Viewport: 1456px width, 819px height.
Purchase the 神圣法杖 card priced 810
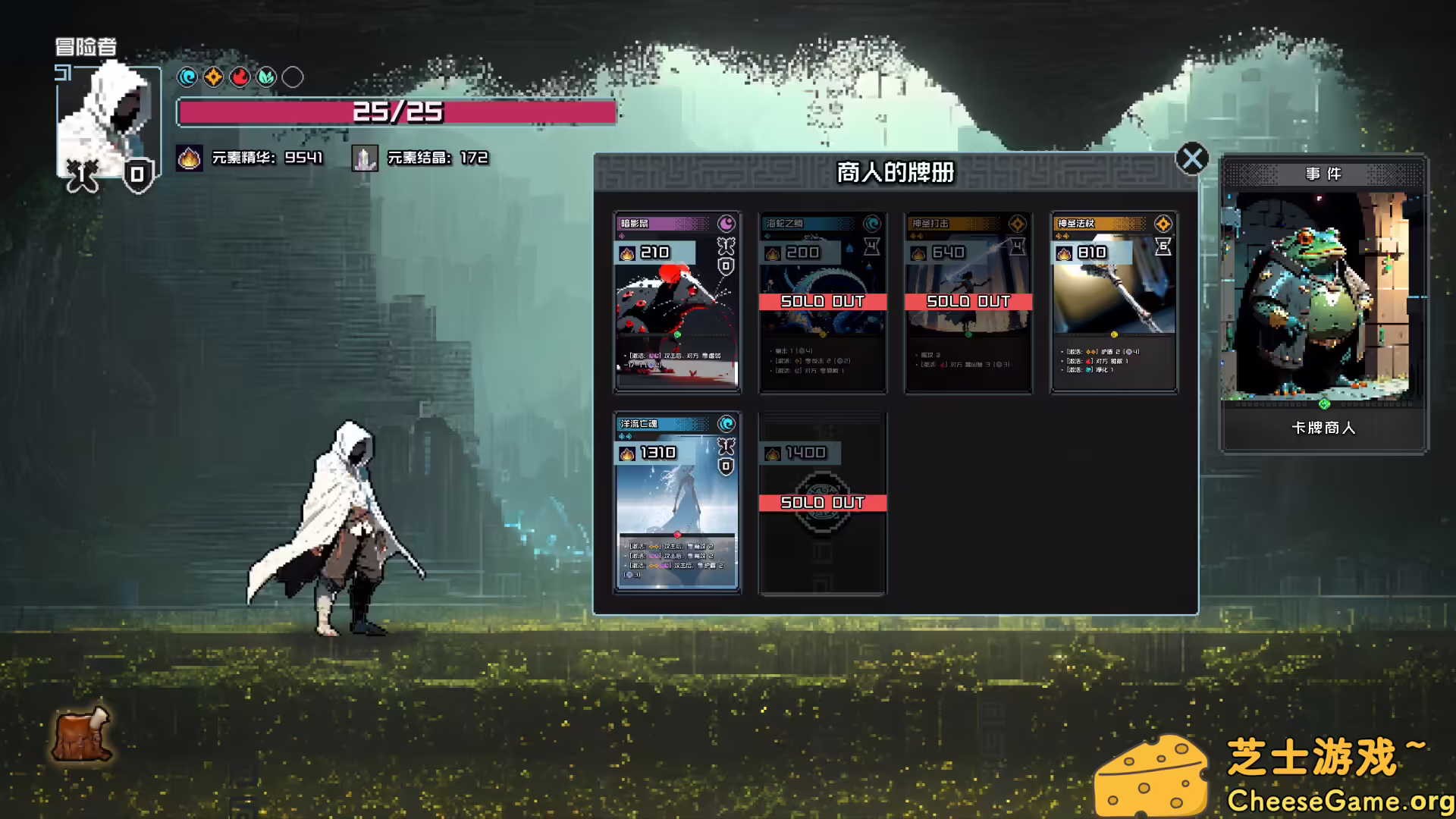click(x=1113, y=303)
